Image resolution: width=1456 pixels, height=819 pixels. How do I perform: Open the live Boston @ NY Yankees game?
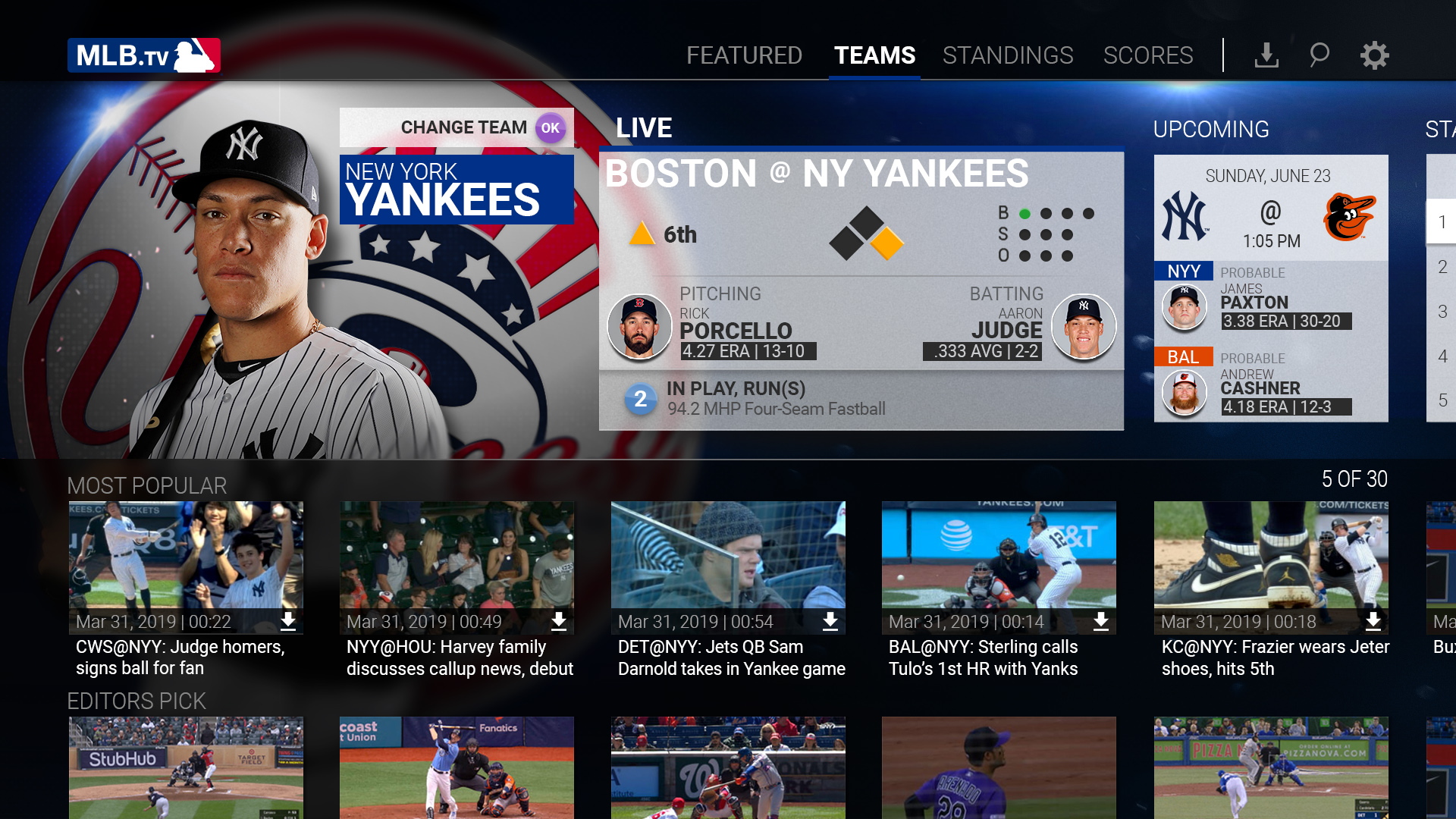pyautogui.click(x=861, y=288)
